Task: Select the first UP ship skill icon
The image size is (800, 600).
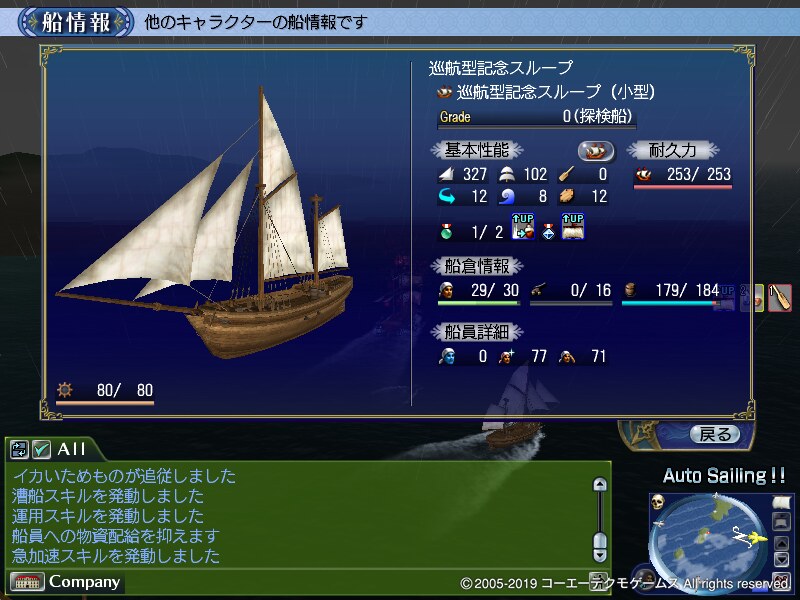Action: 523,228
